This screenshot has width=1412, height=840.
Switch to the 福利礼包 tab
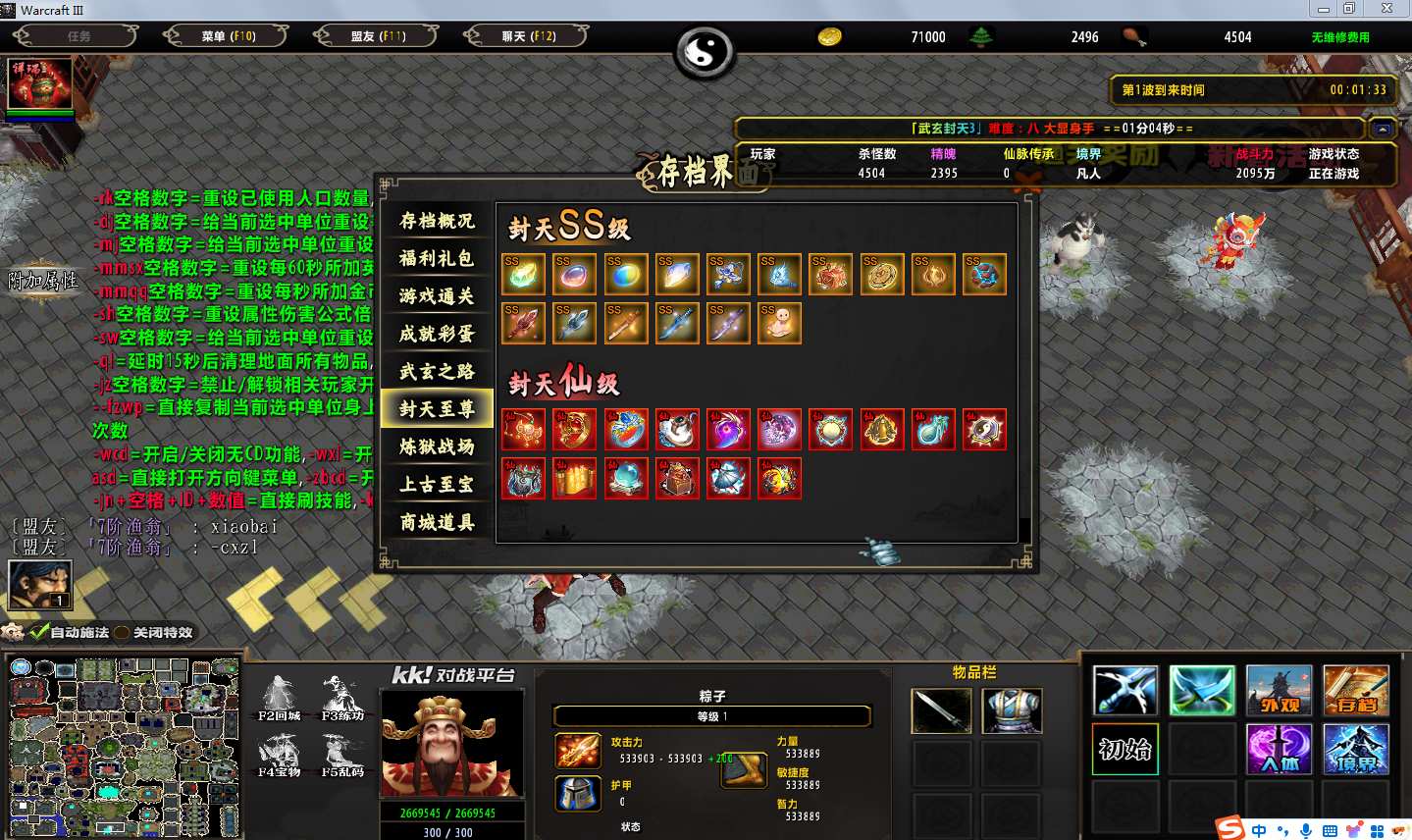tap(437, 259)
